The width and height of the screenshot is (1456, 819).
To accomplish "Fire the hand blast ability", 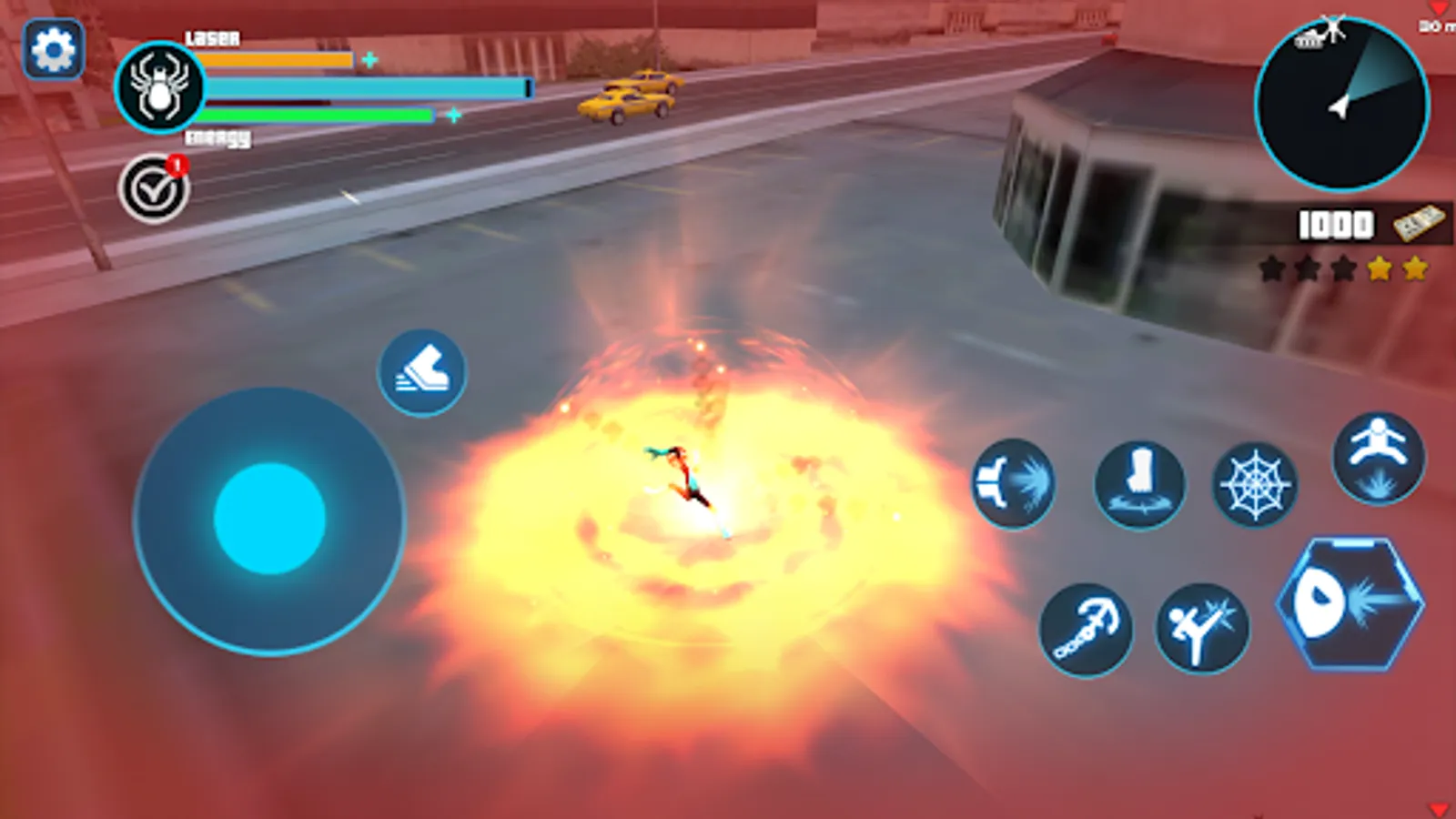I will pos(1014,485).
